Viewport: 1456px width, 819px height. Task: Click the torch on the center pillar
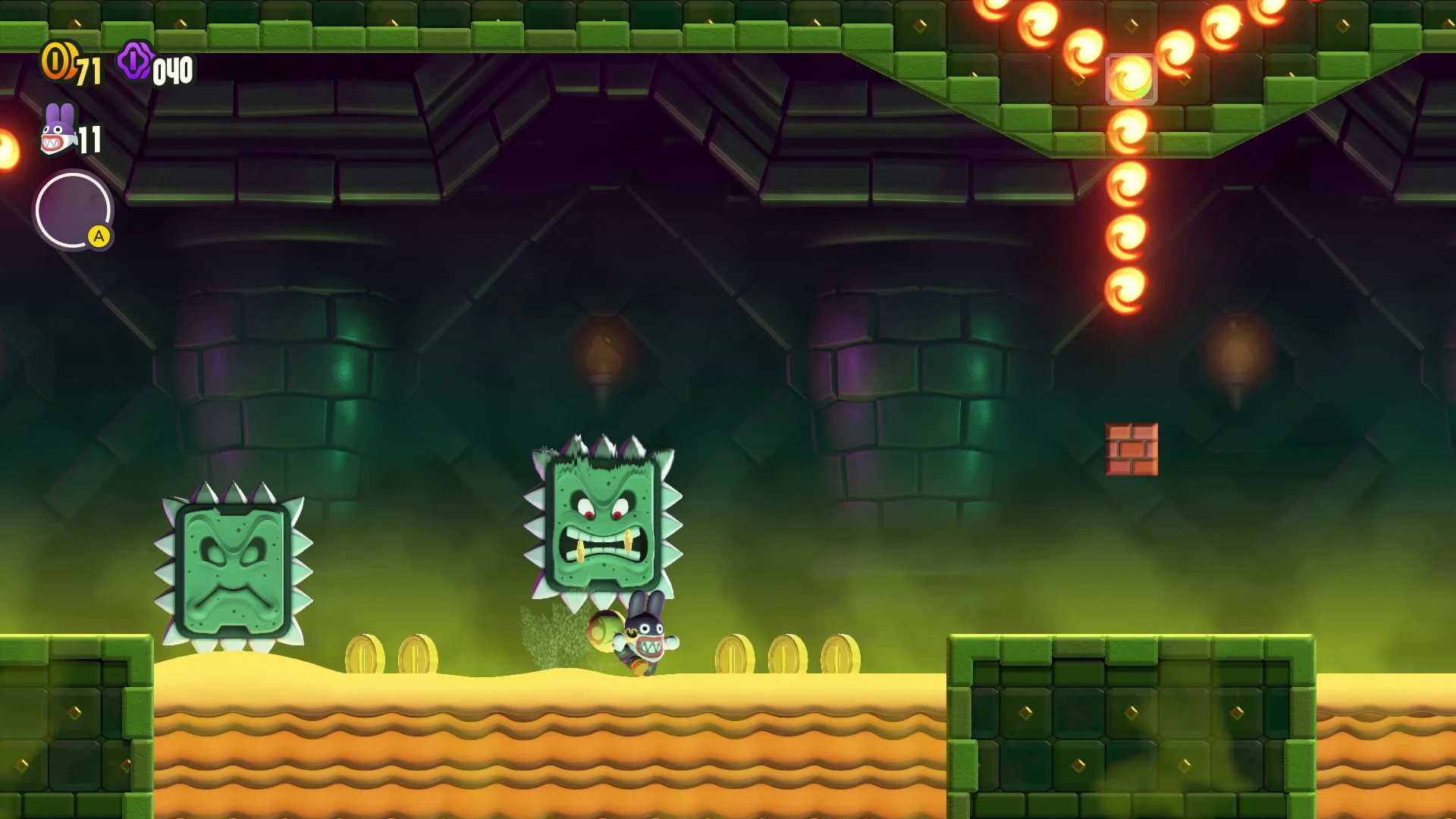point(604,349)
